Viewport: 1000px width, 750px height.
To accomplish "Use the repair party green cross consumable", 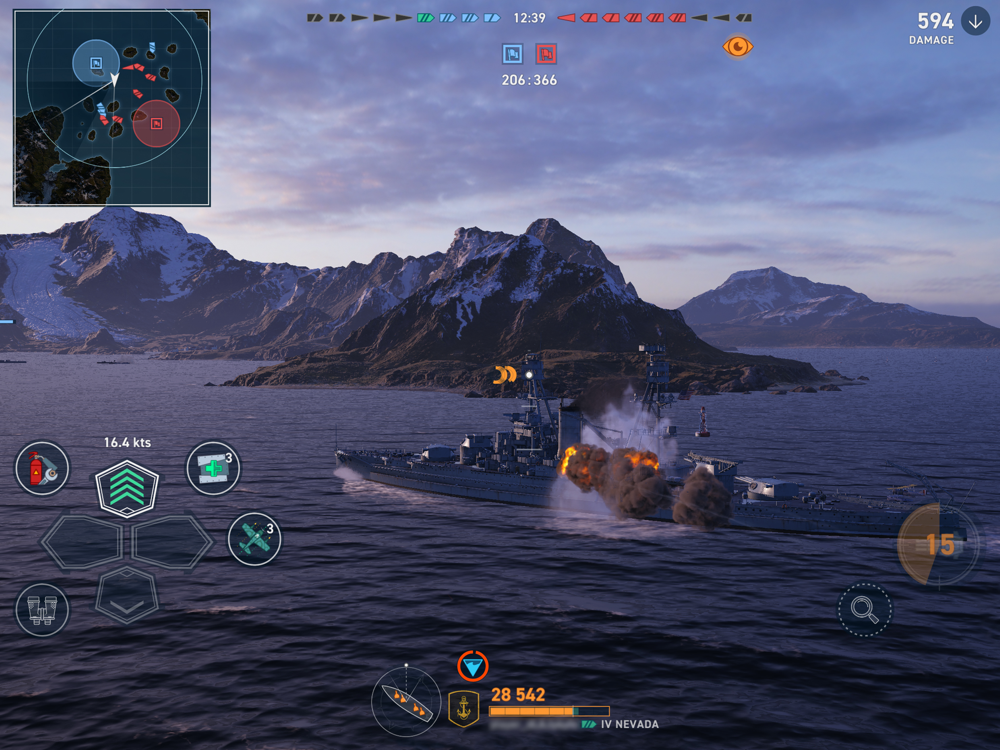I will (x=213, y=468).
